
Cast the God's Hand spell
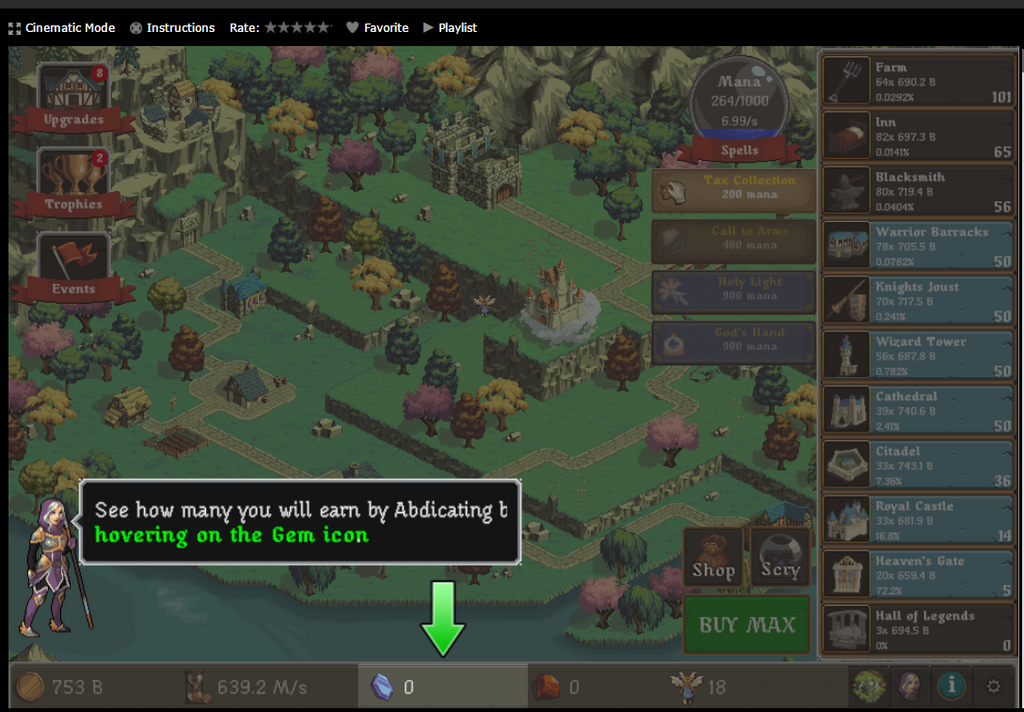734,341
